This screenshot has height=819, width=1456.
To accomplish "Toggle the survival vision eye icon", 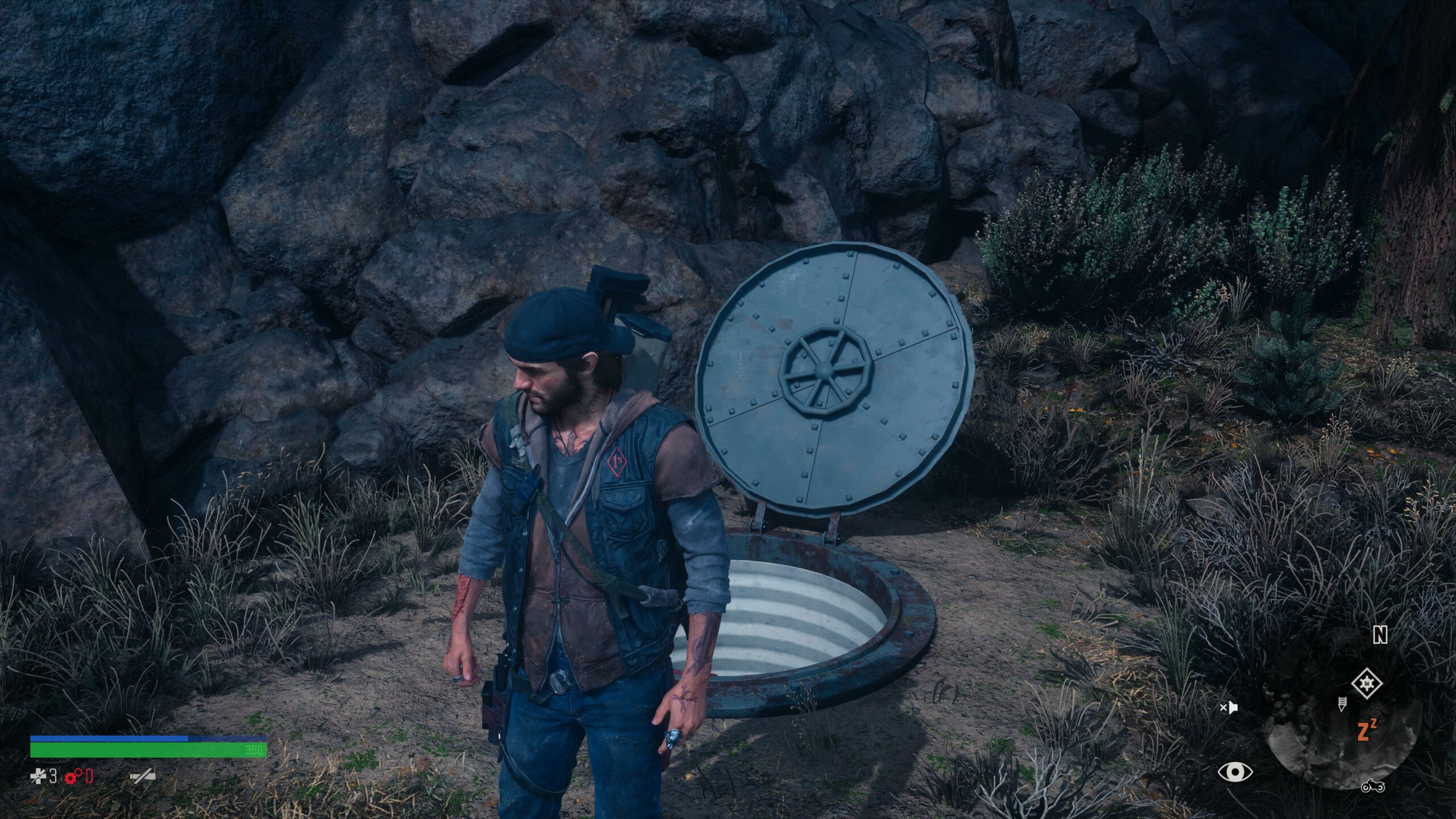I will (1235, 772).
